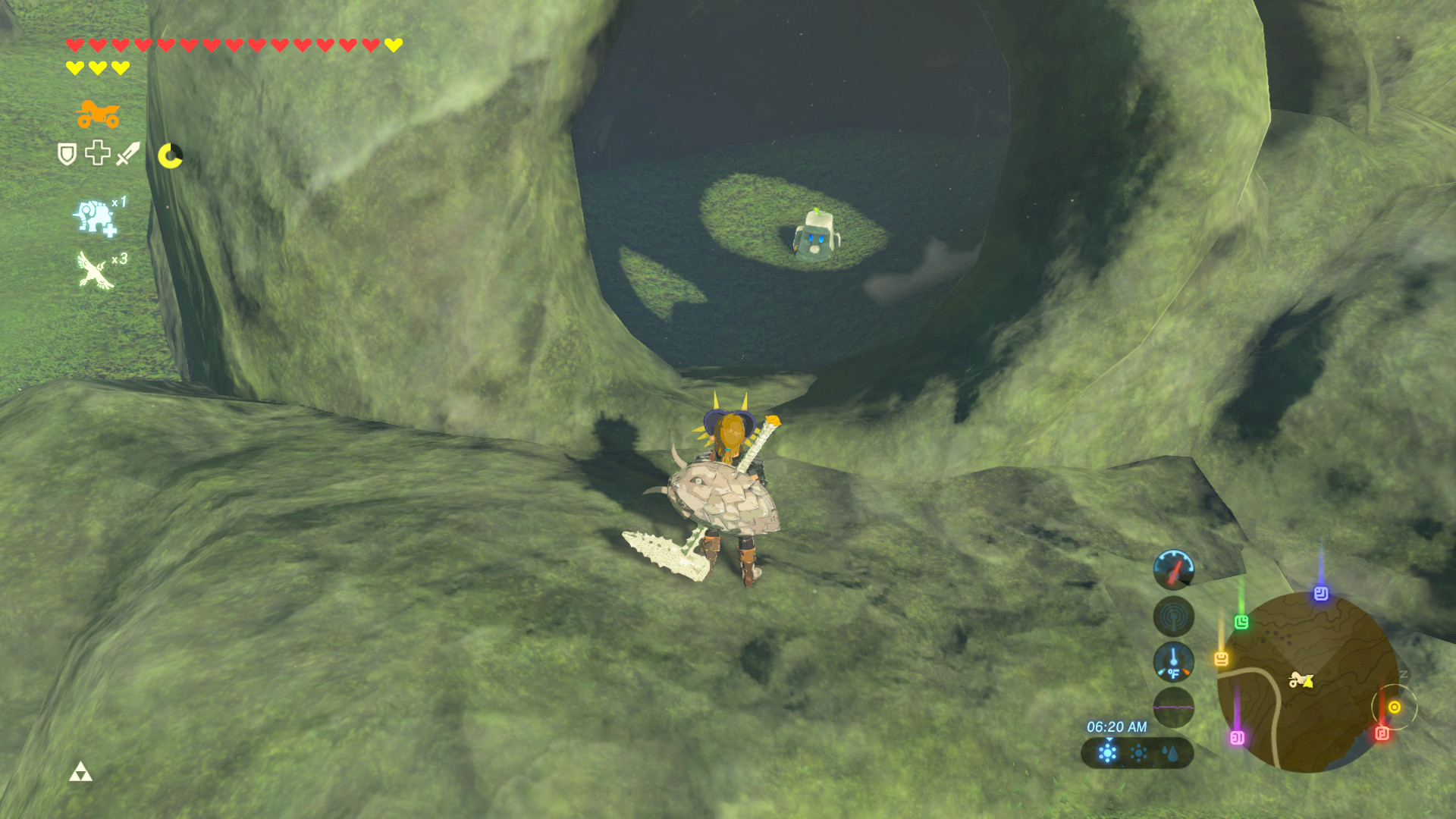Screen dimensions: 1456x819
Task: Click a yellow bonus heart below the red hearts
Action: point(74,66)
